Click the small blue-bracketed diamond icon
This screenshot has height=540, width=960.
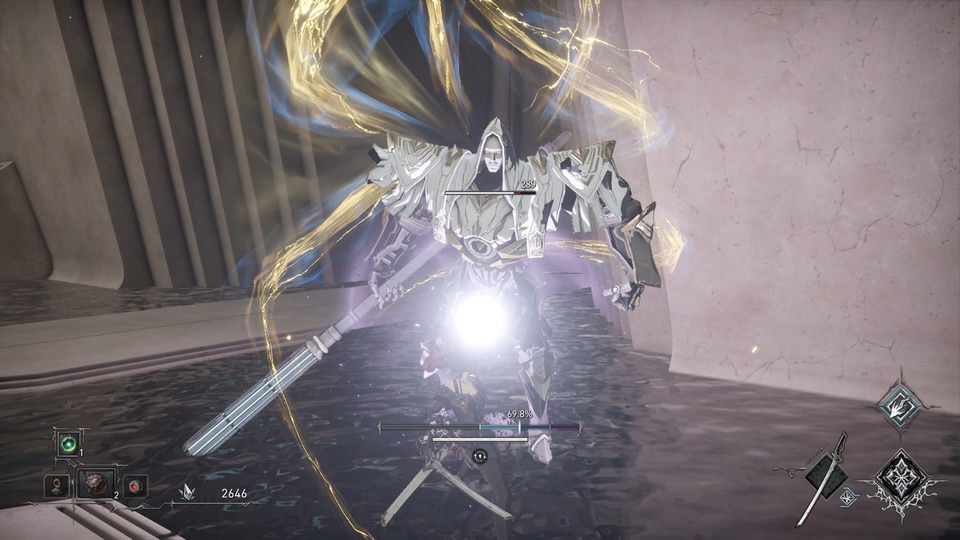(849, 496)
